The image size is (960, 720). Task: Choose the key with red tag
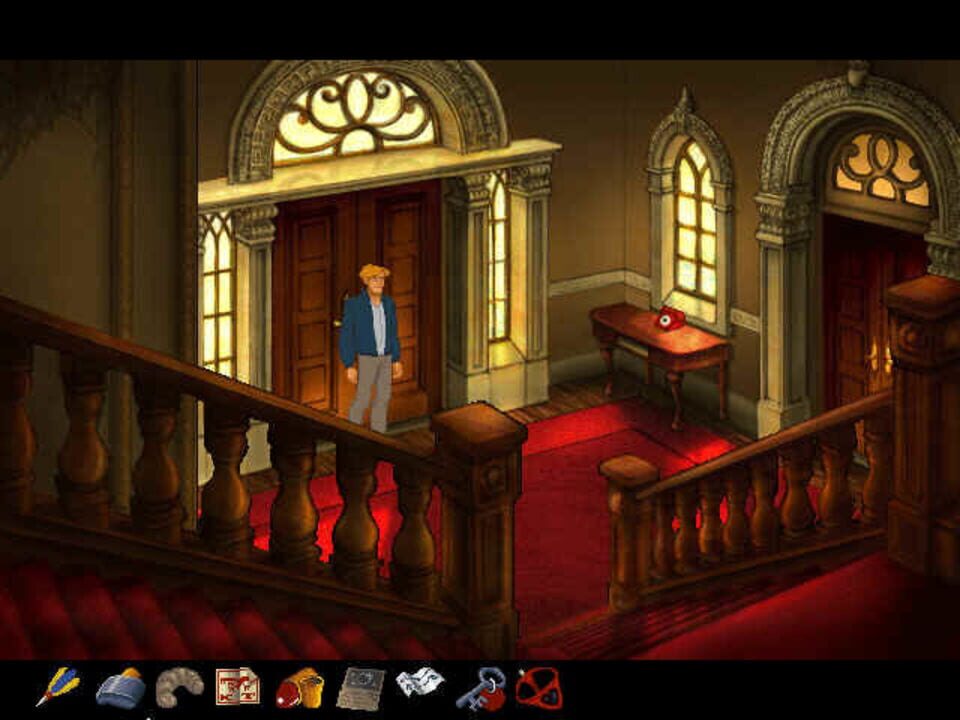click(480, 687)
